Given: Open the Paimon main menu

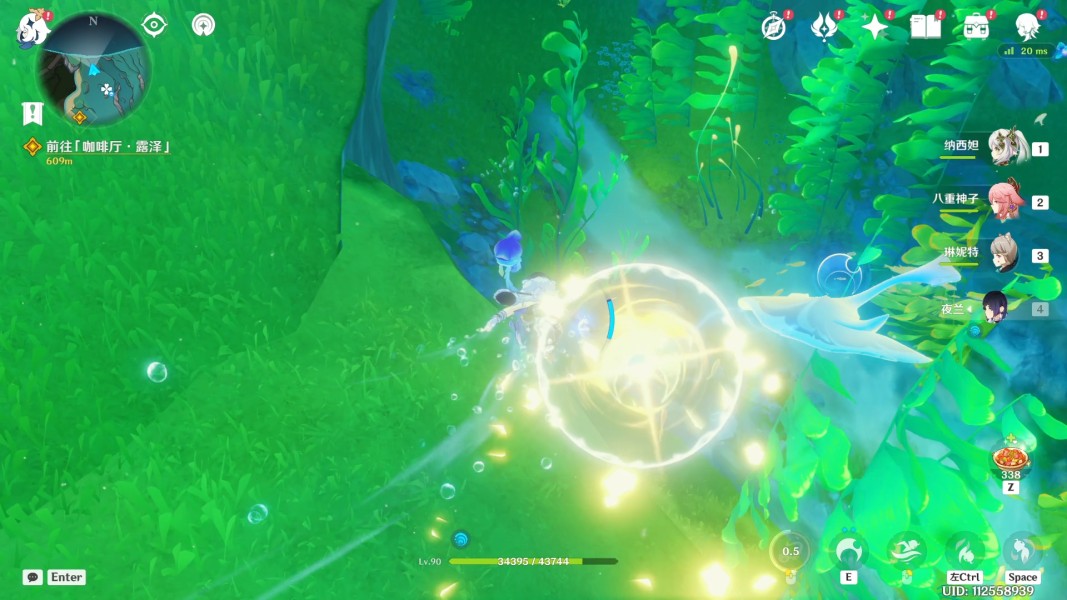Looking at the screenshot, I should tap(32, 28).
